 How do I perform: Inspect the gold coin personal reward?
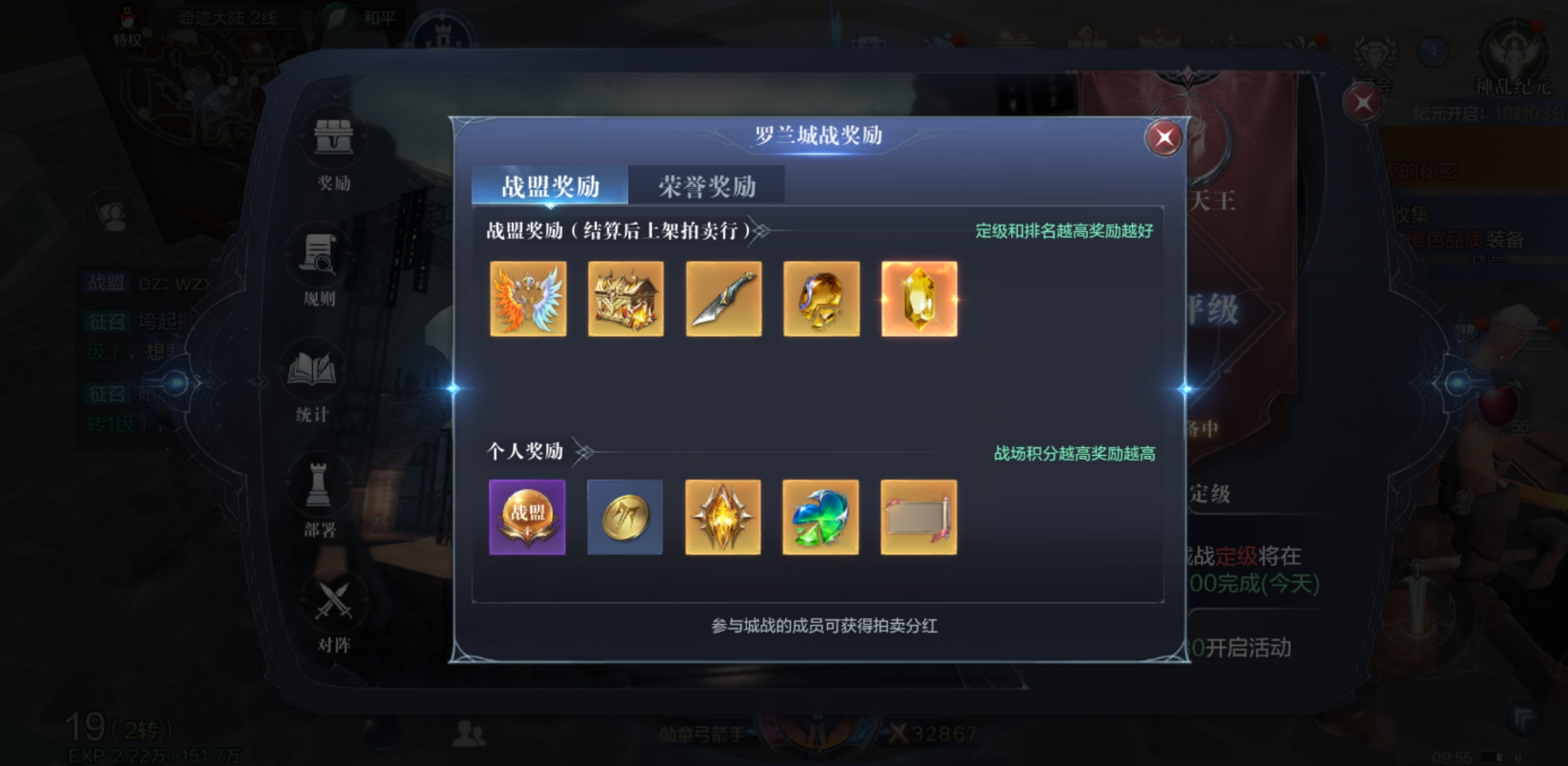coord(625,517)
